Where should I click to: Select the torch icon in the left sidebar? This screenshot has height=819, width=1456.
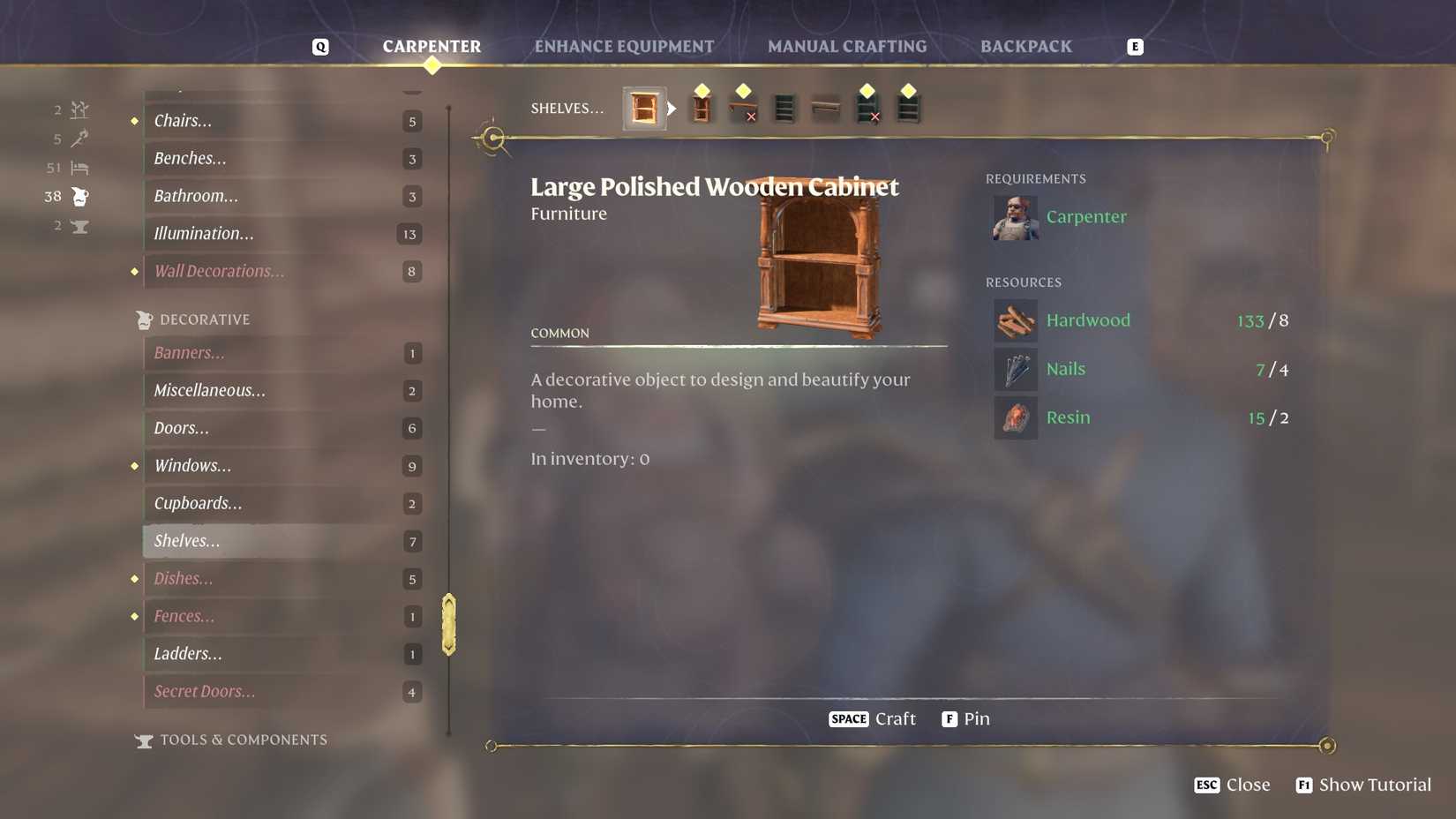coord(79,139)
